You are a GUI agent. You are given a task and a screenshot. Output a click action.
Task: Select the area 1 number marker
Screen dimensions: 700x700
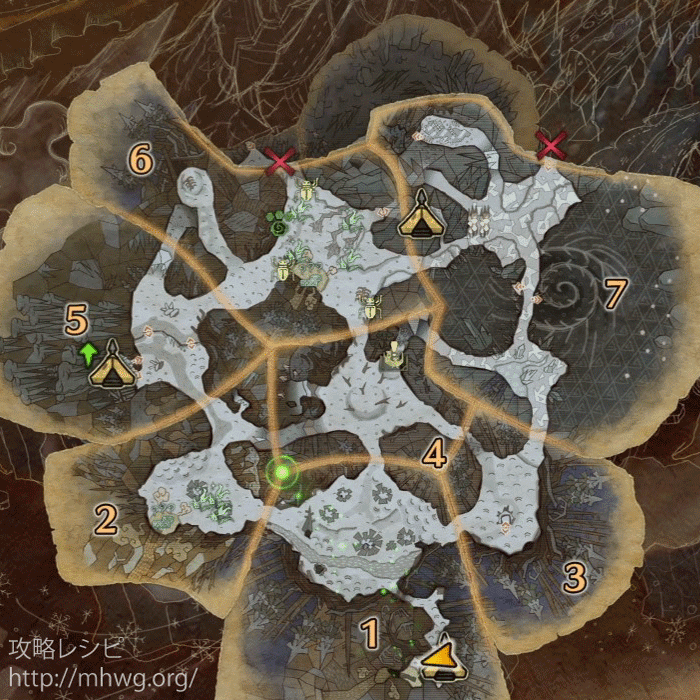click(370, 632)
